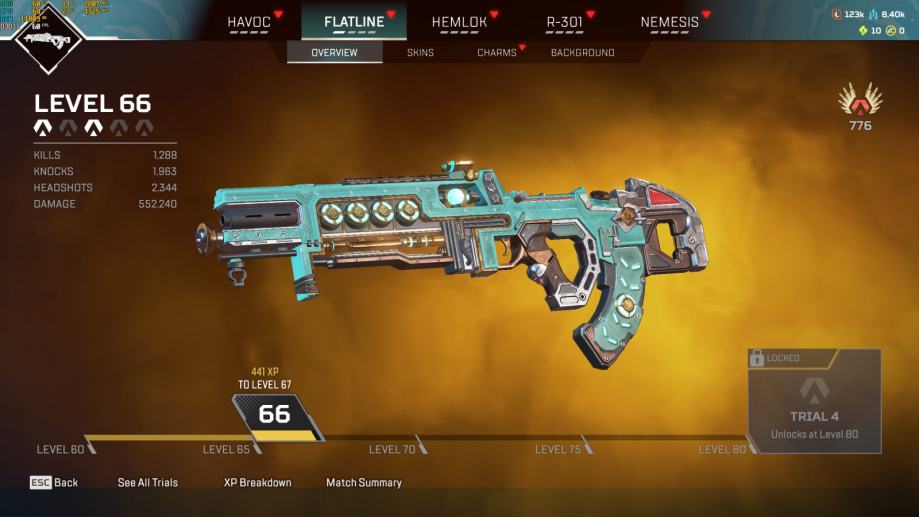Screen dimensions: 919x517
Task: Open the HEMLOK weapon tab
Action: coord(458,21)
